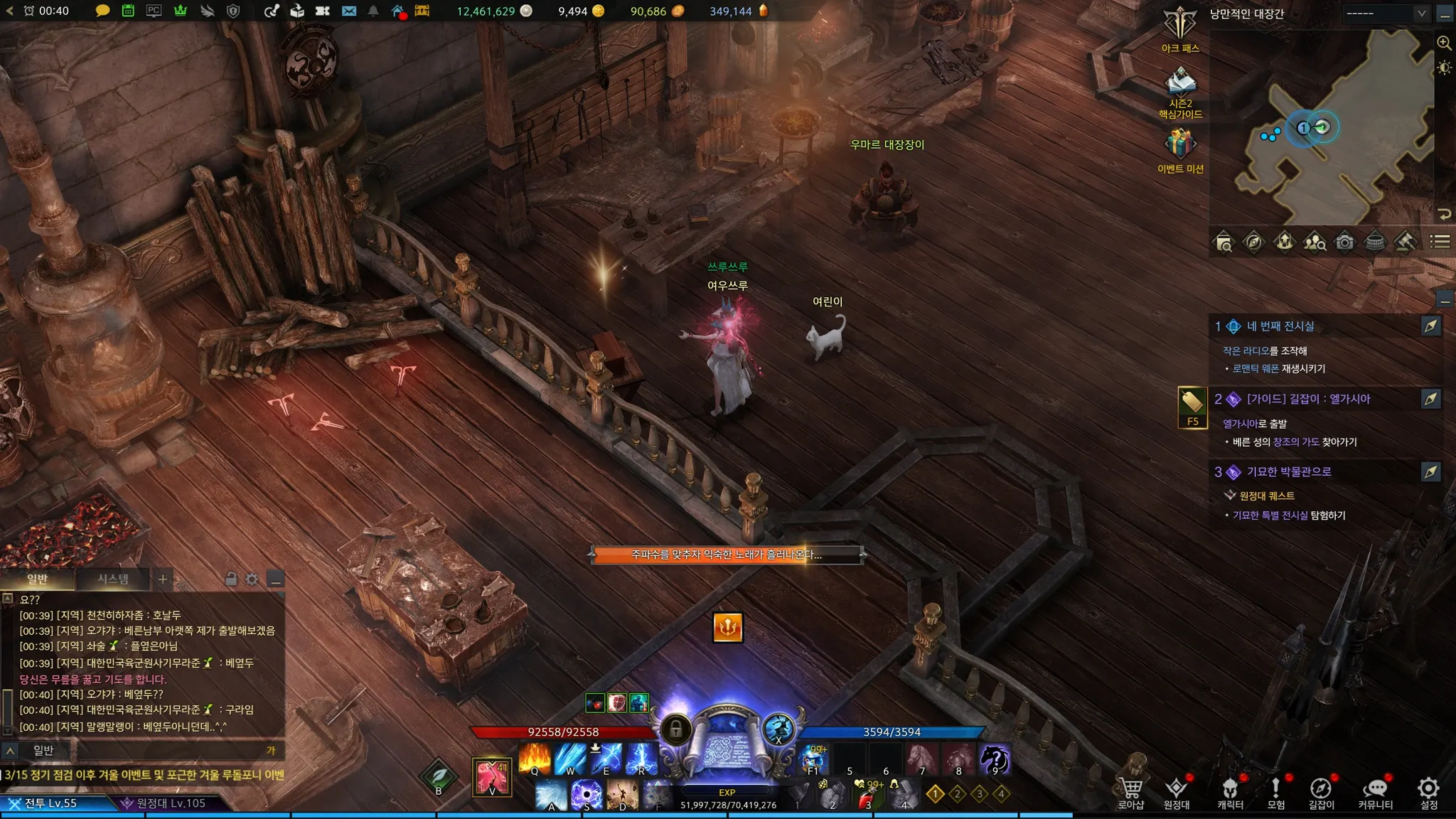The width and height of the screenshot is (1456, 819).
Task: Open the 이벤트 미션 gift icon
Action: [x=1180, y=145]
